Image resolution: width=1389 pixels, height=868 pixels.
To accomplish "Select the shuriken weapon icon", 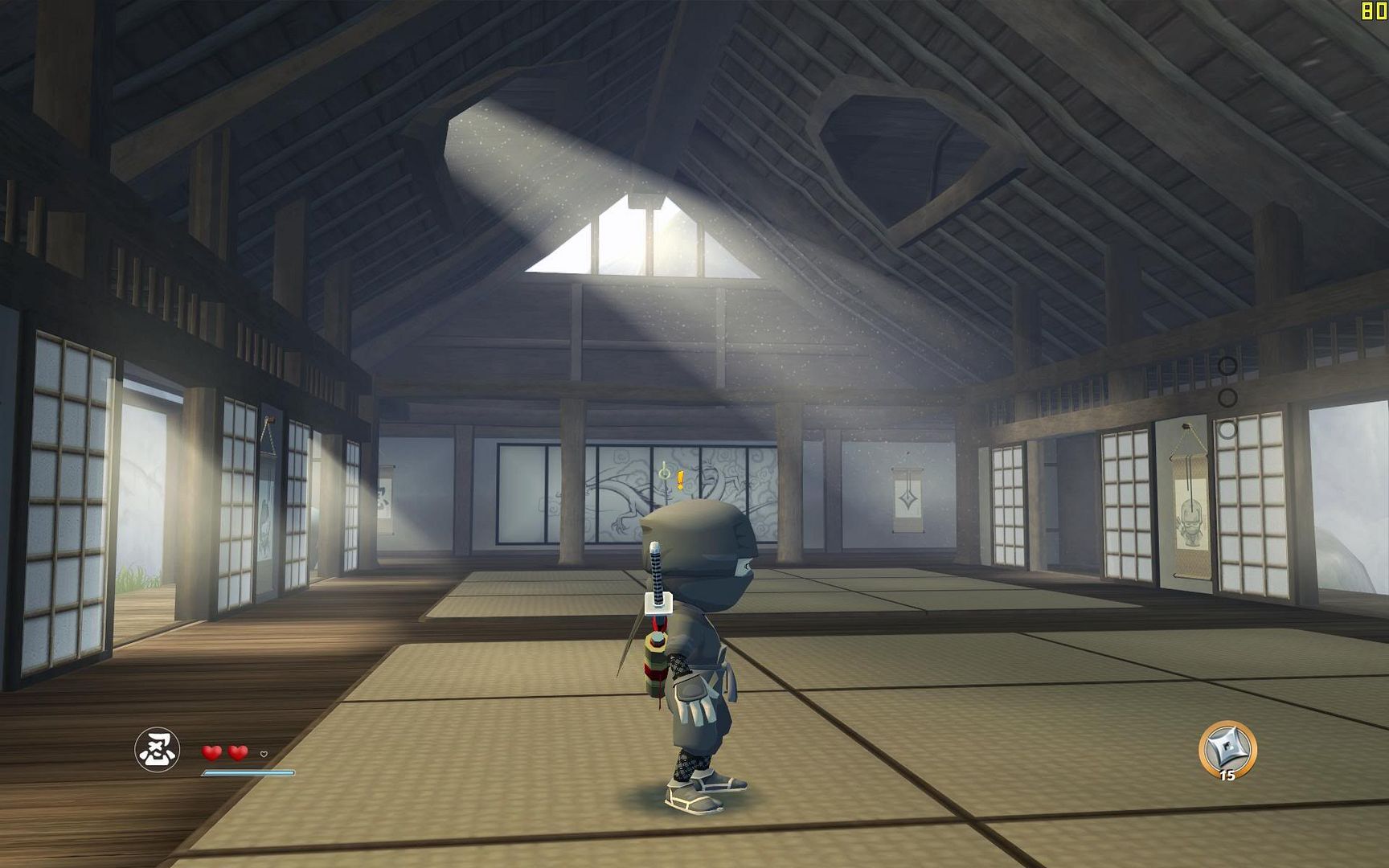I will [1227, 749].
